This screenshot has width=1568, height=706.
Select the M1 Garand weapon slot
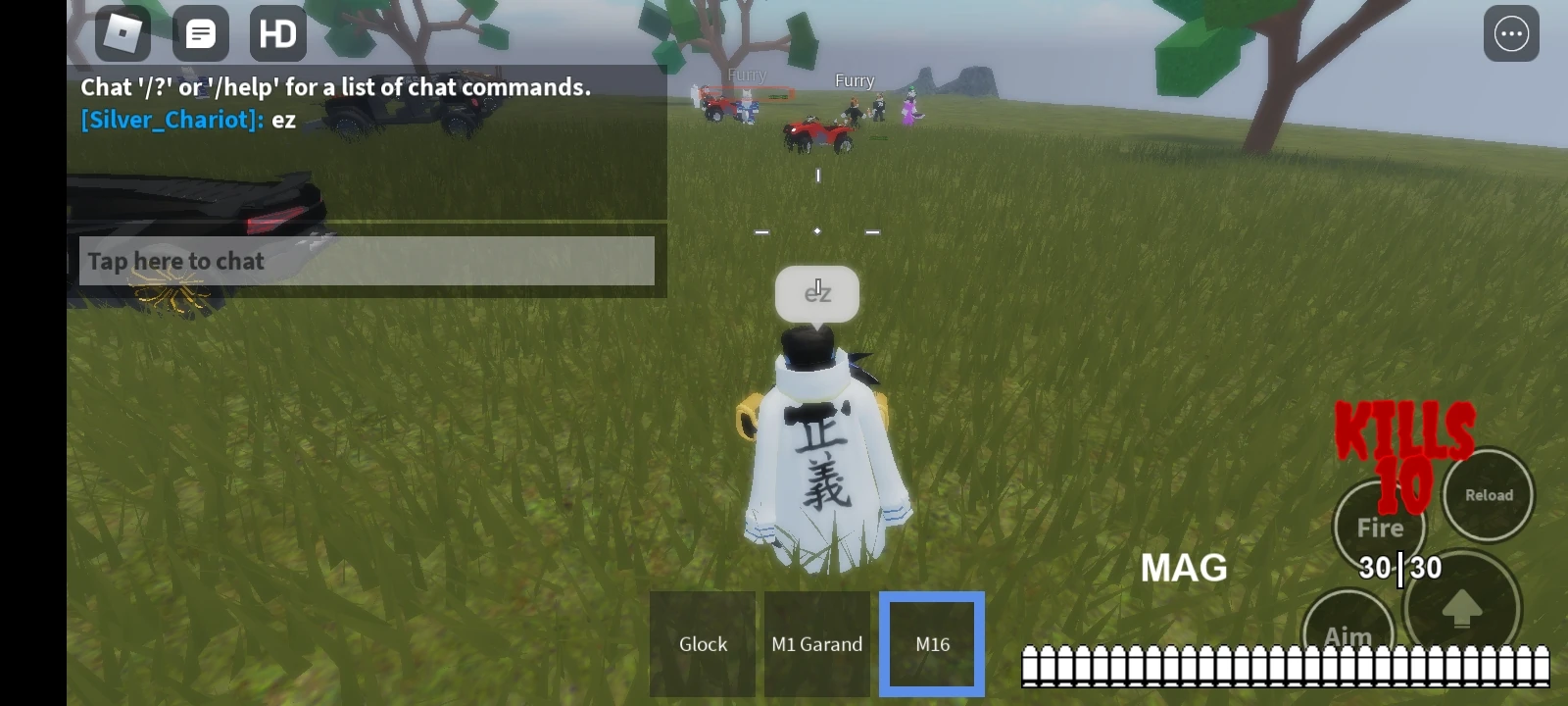(816, 643)
